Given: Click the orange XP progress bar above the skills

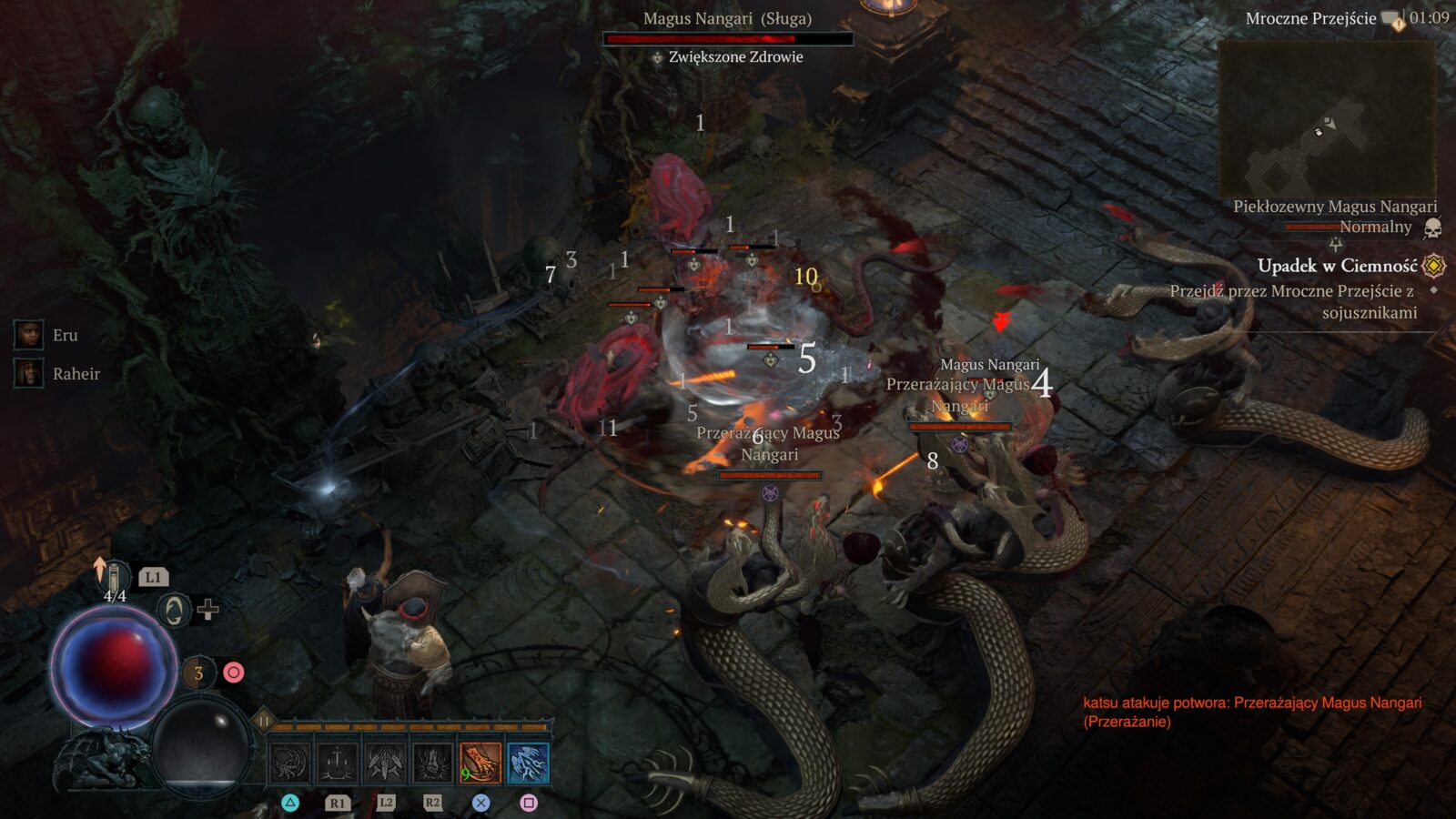Looking at the screenshot, I should pos(408,726).
